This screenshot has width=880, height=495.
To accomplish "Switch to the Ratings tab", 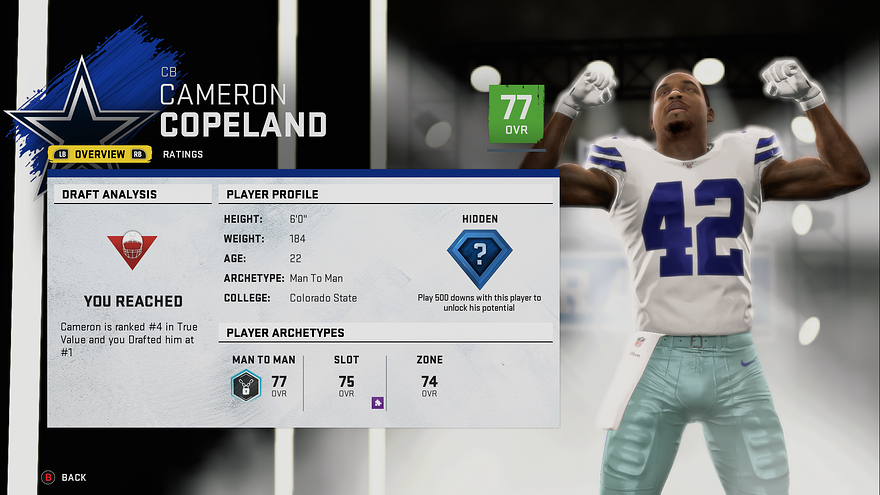I will click(182, 154).
